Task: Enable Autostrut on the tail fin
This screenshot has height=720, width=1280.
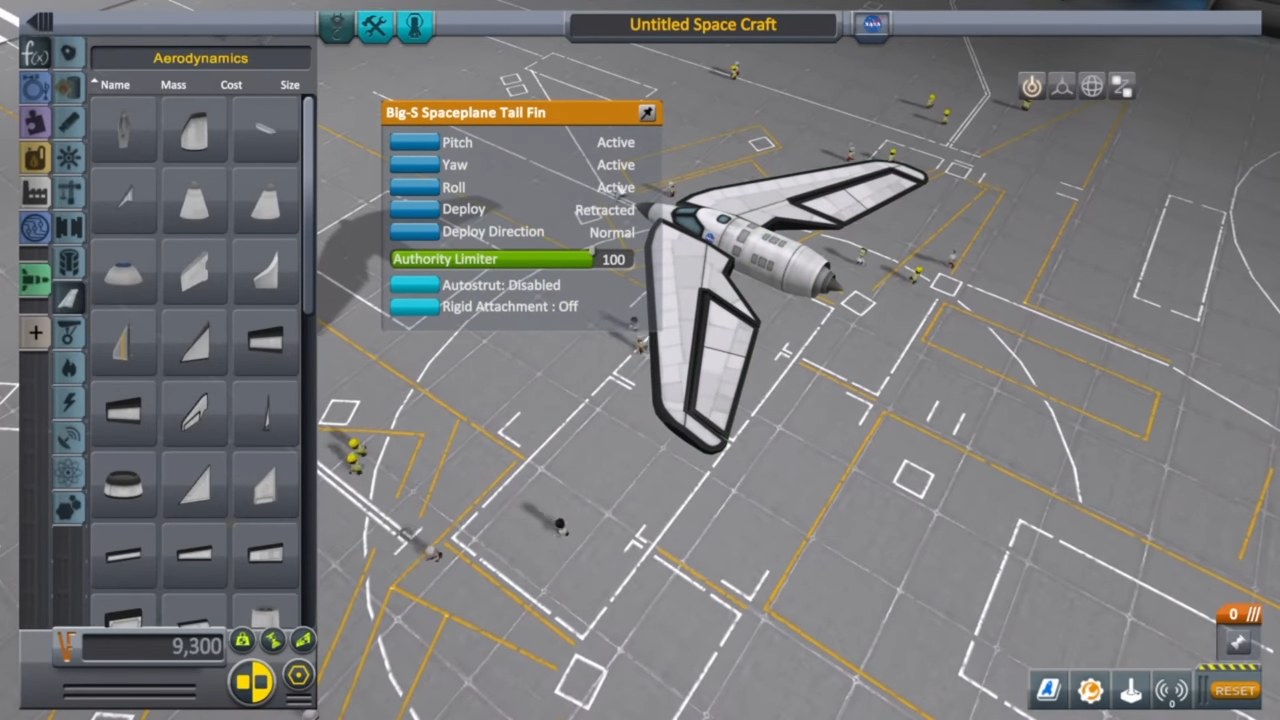Action: click(x=414, y=285)
